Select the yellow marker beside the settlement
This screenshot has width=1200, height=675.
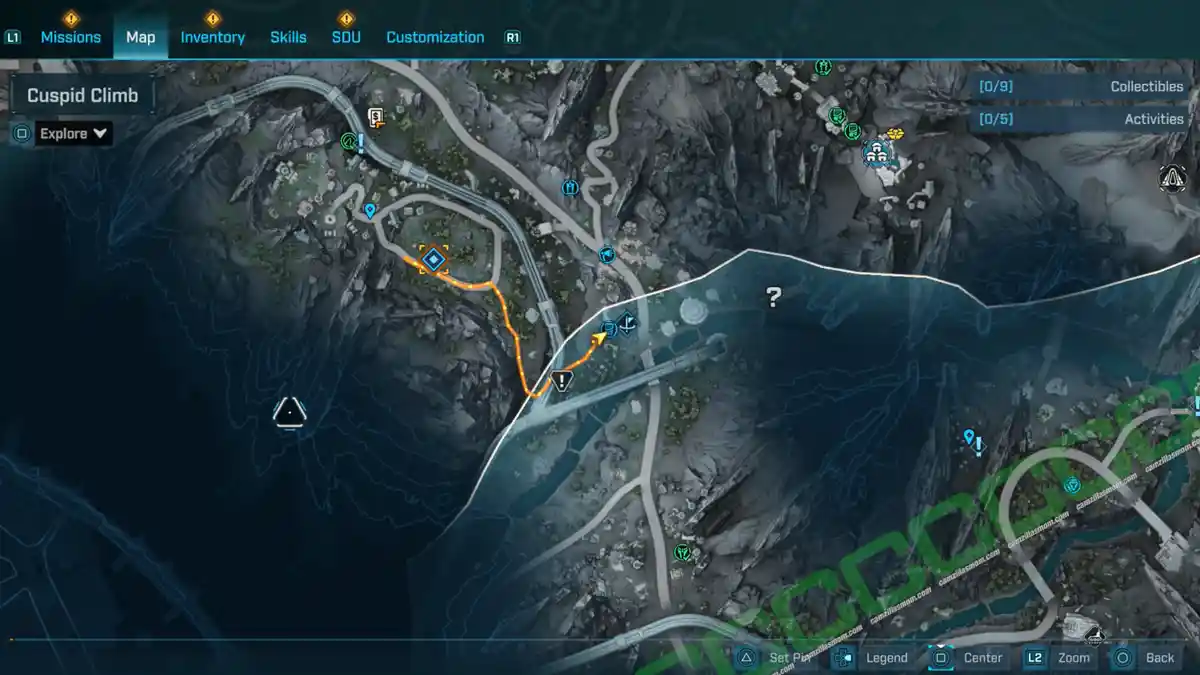(x=895, y=134)
